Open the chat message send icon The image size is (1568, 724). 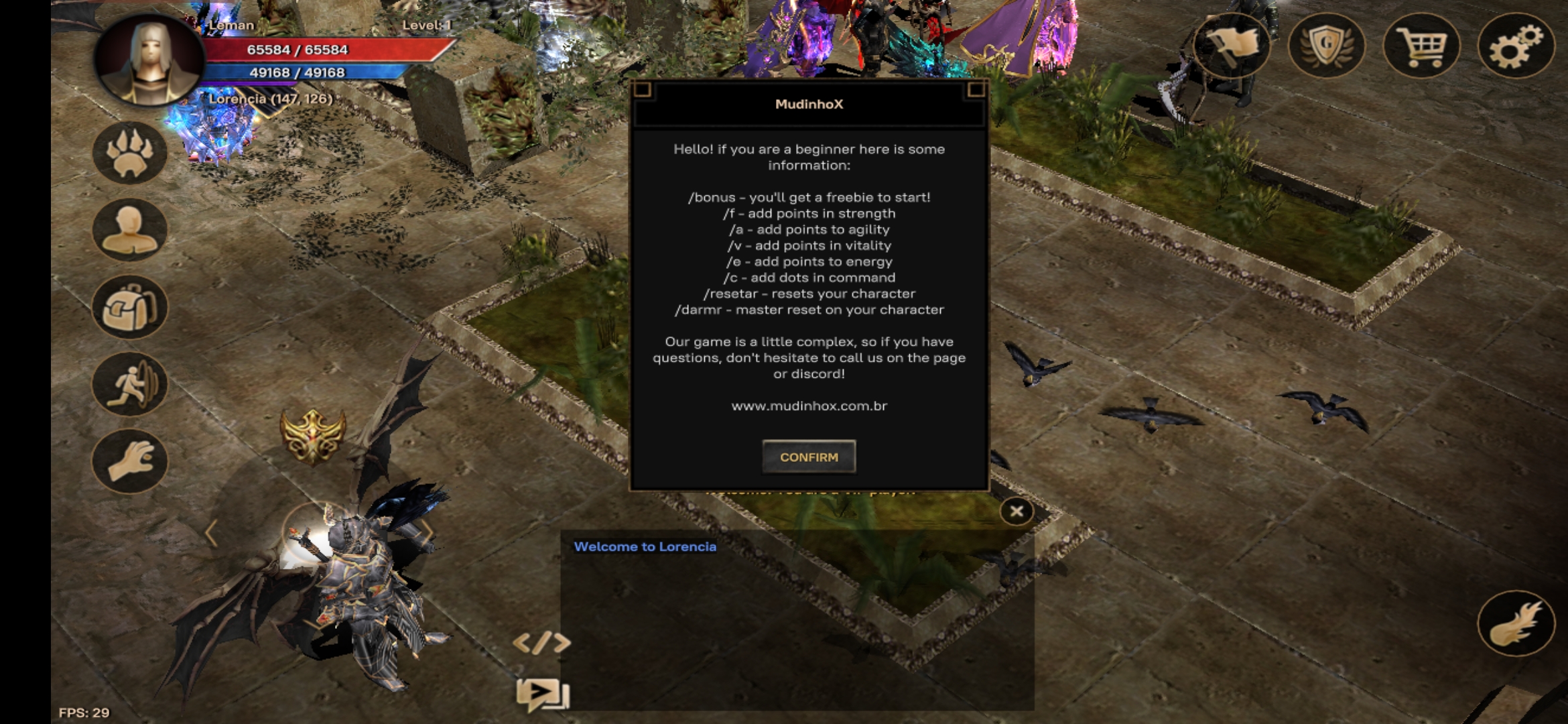(x=541, y=694)
